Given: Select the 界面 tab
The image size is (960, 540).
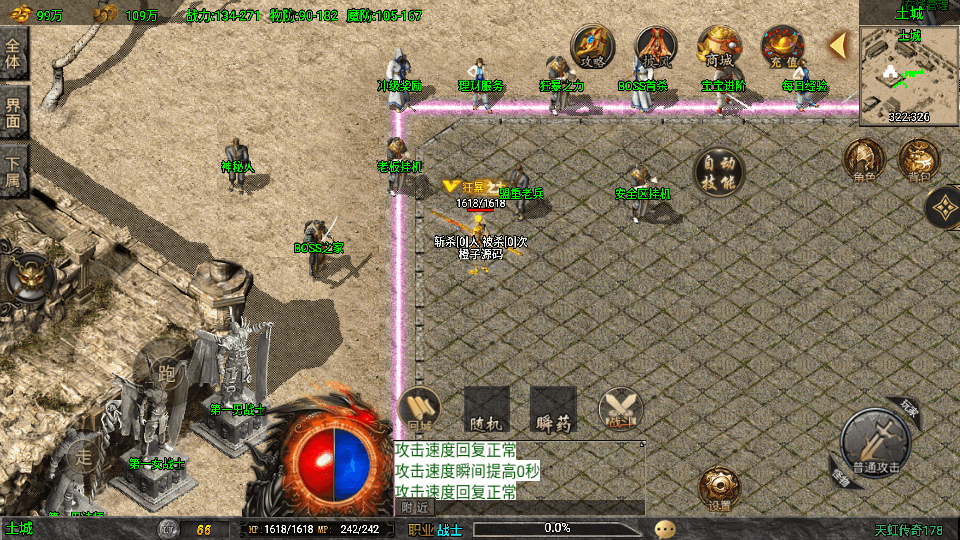Looking at the screenshot, I should (14, 111).
